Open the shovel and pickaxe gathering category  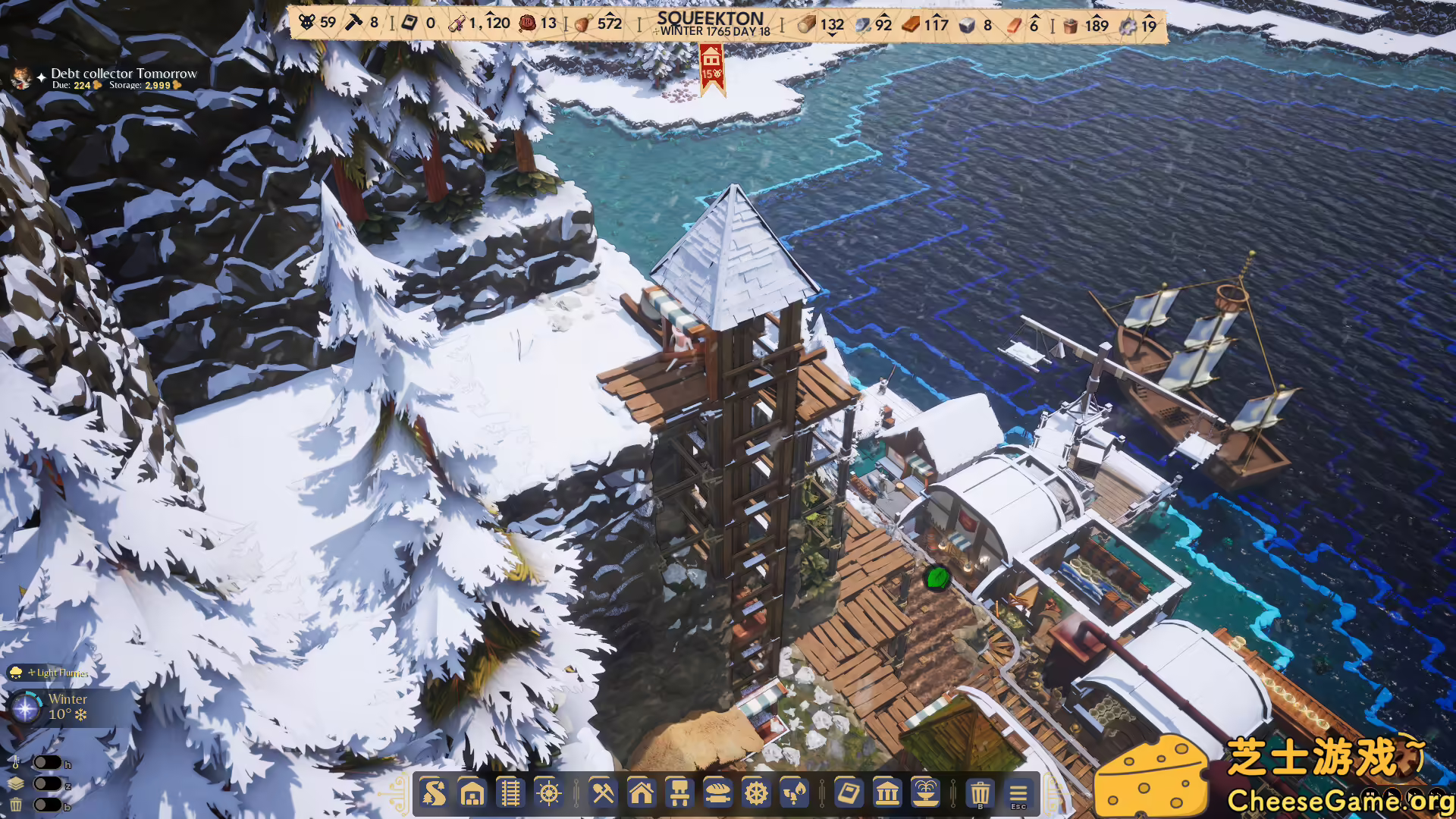coord(603,794)
